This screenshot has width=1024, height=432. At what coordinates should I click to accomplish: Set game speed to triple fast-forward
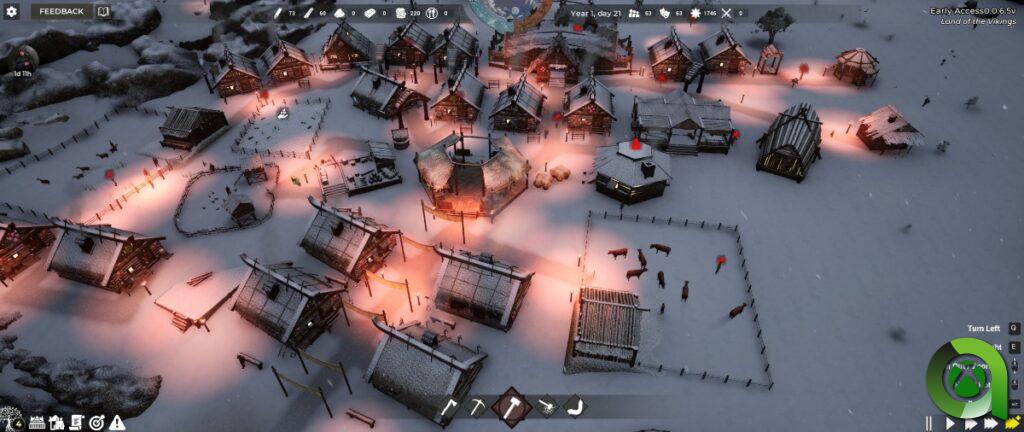point(990,423)
